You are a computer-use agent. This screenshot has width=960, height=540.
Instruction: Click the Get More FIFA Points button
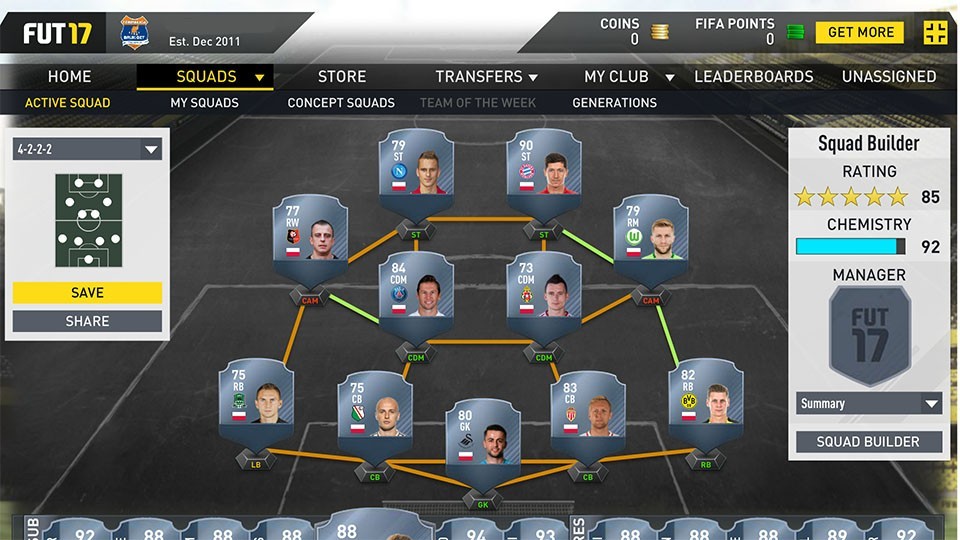(859, 32)
